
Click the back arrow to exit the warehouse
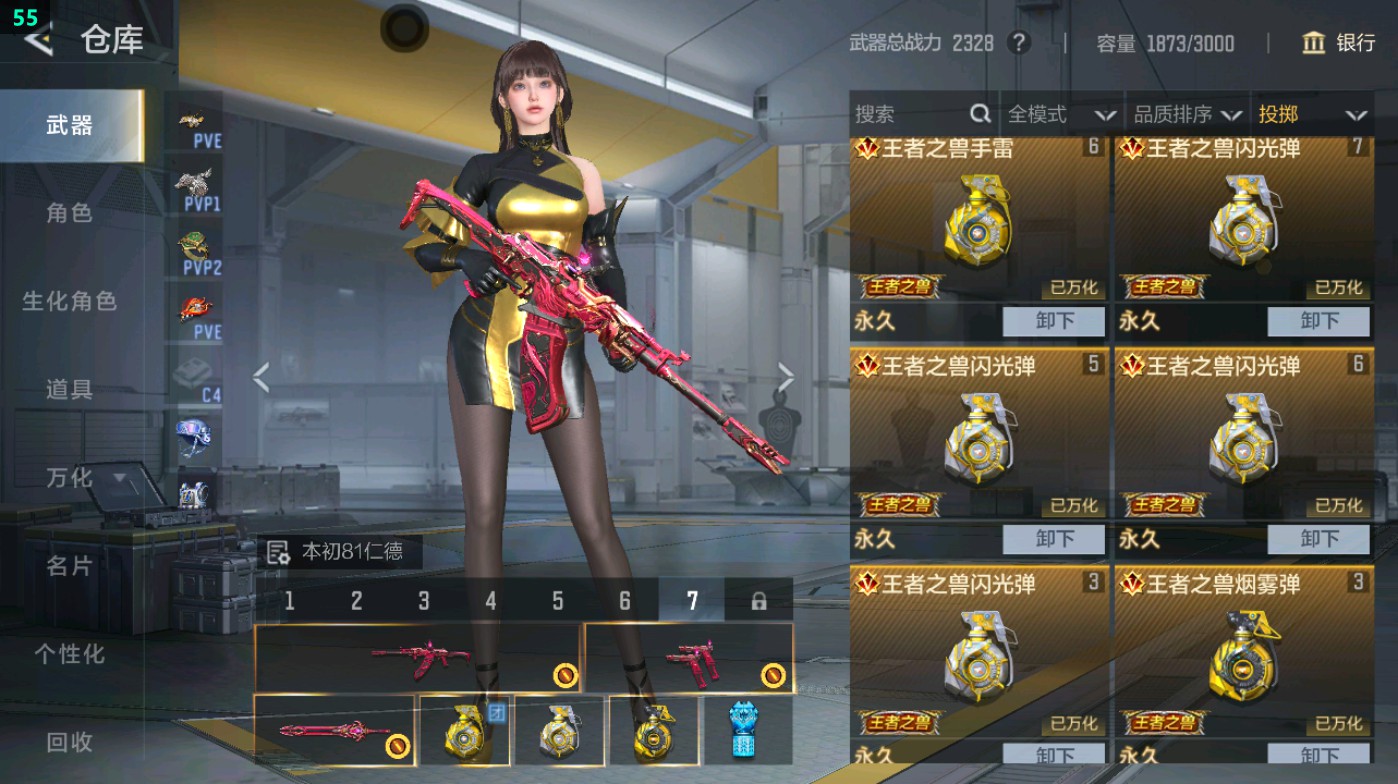(39, 42)
